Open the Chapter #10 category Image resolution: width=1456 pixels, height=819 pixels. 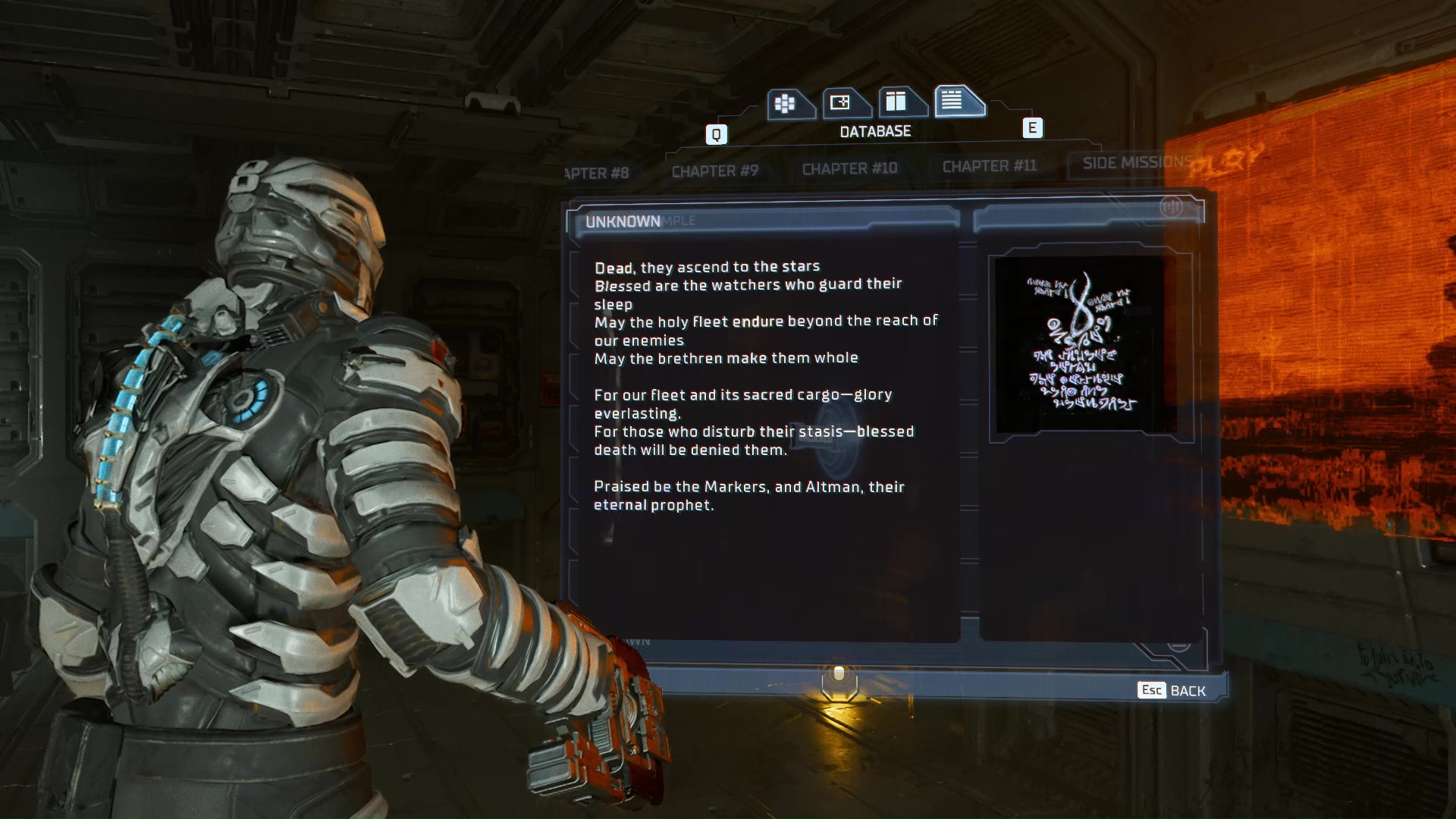[x=849, y=168]
